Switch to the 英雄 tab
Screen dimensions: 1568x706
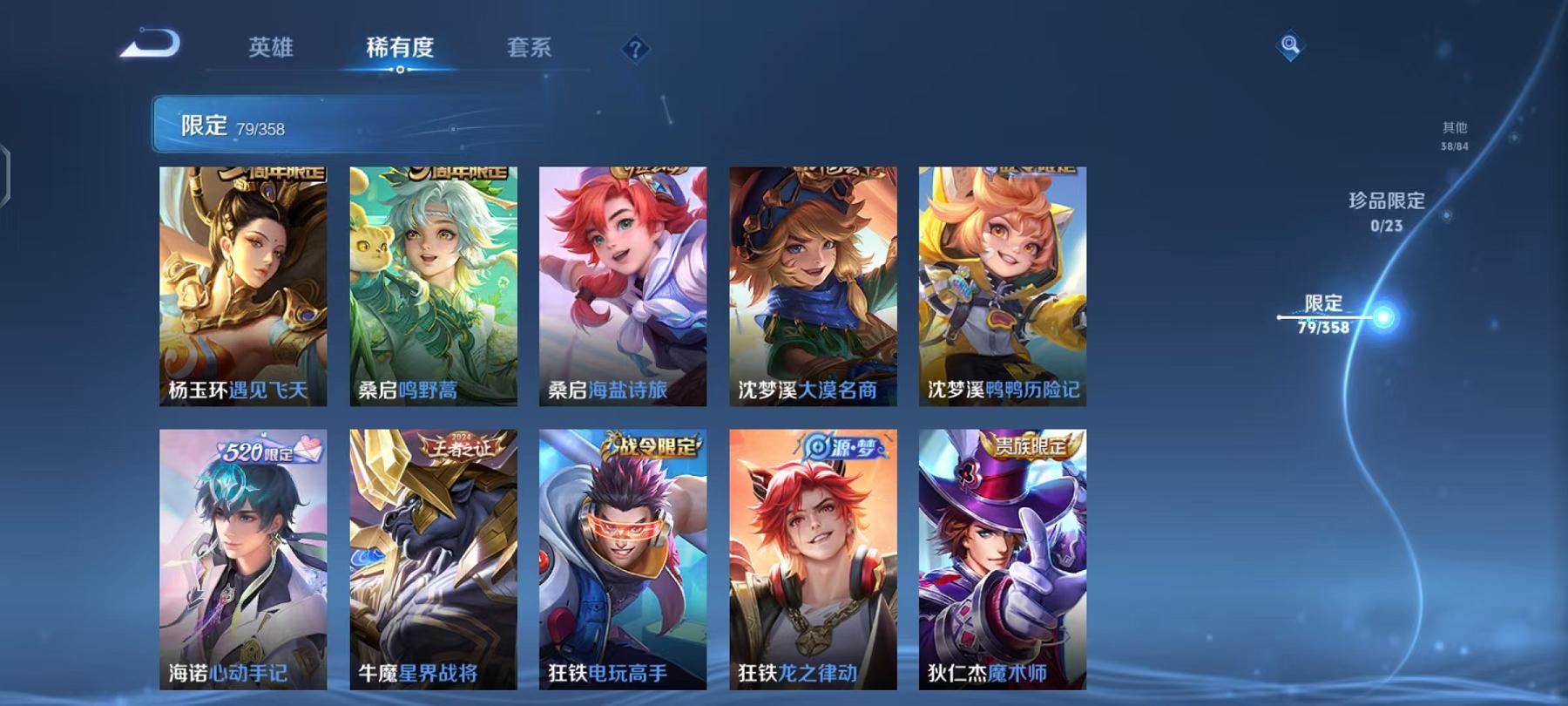pos(272,50)
